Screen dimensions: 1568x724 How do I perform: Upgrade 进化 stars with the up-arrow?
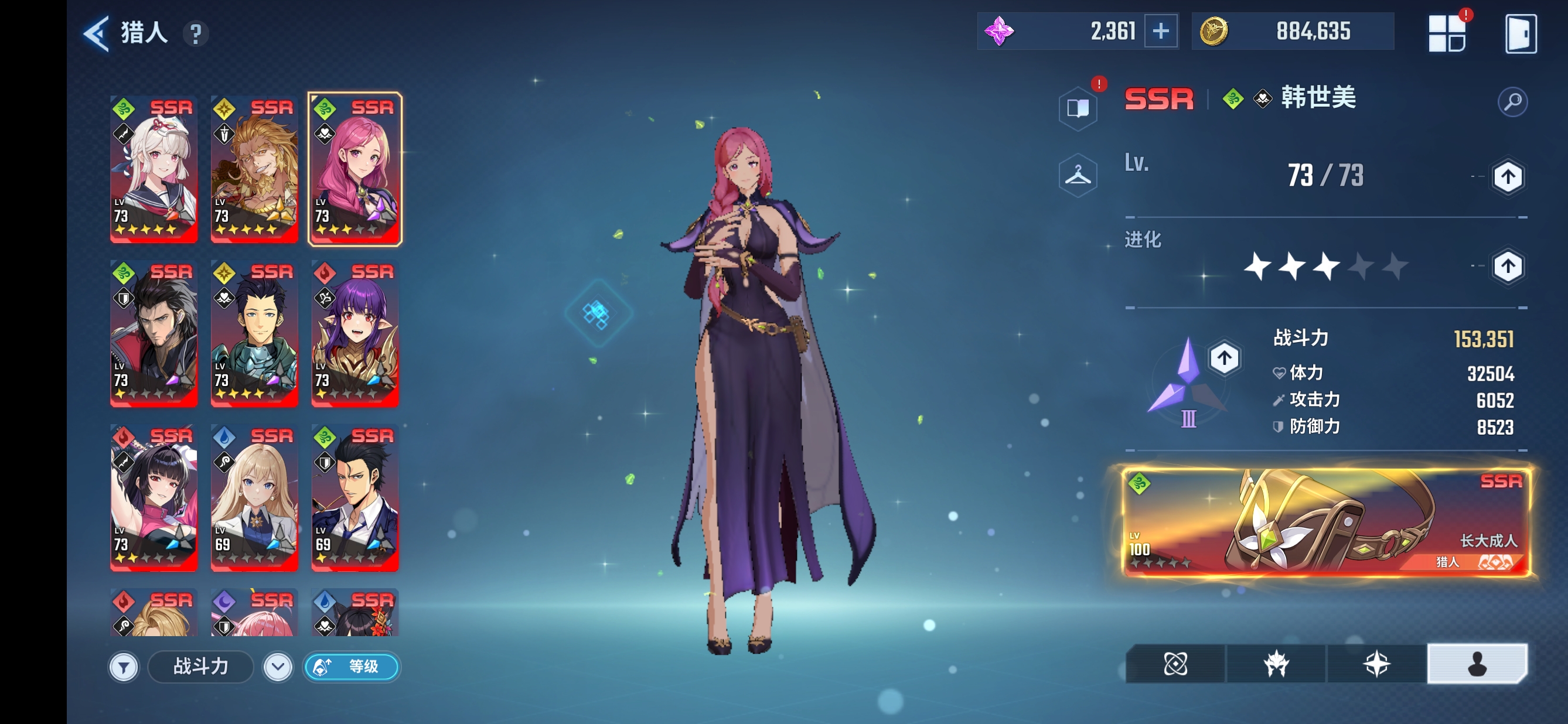[1507, 267]
